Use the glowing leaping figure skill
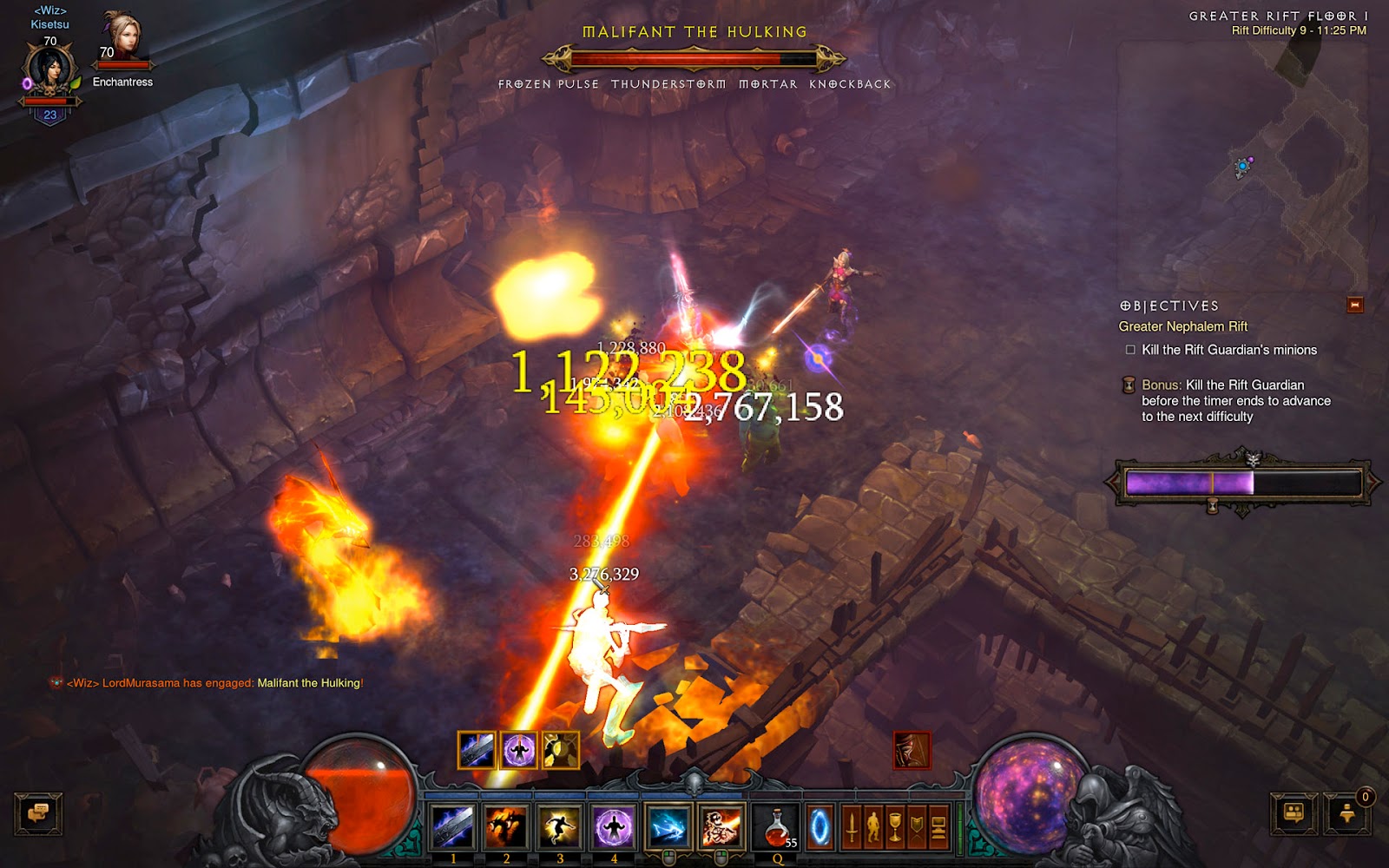Image resolution: width=1389 pixels, height=868 pixels. click(560, 825)
